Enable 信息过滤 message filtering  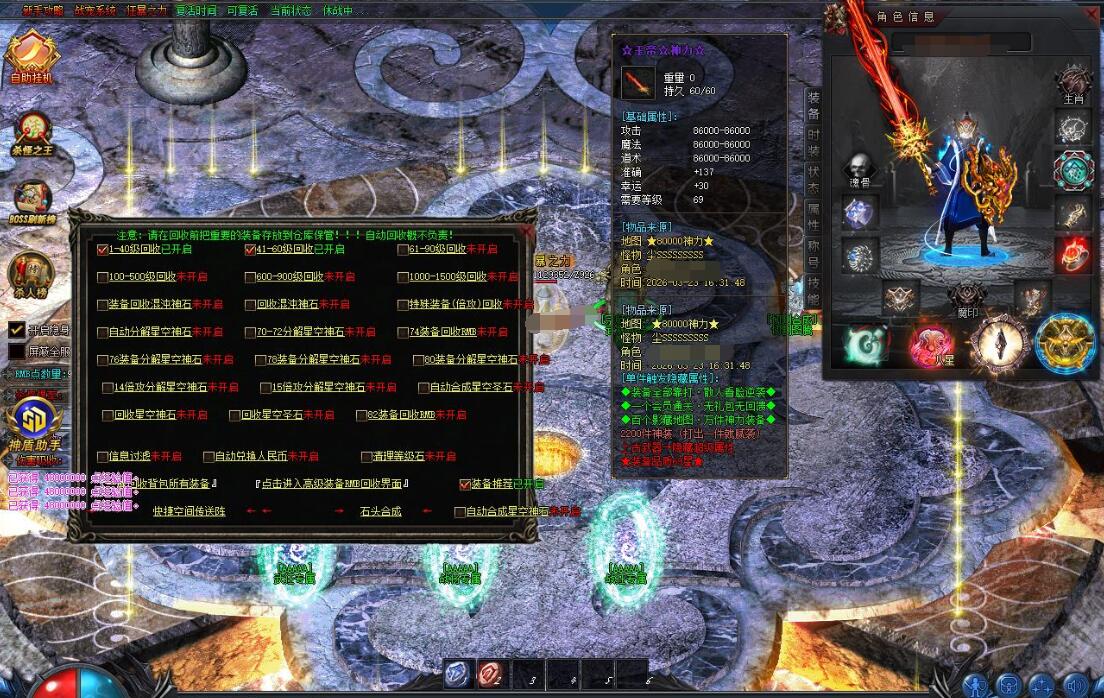tap(103, 457)
